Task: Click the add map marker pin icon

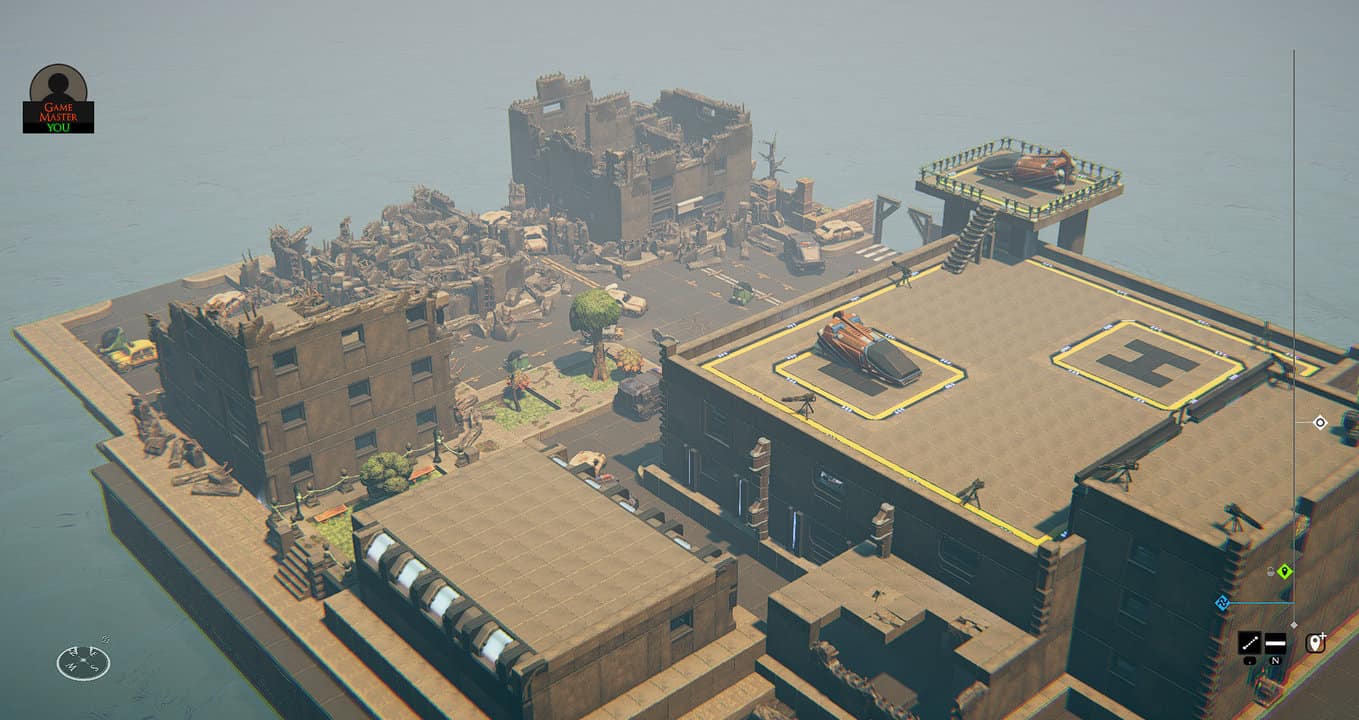Action: tap(1316, 642)
